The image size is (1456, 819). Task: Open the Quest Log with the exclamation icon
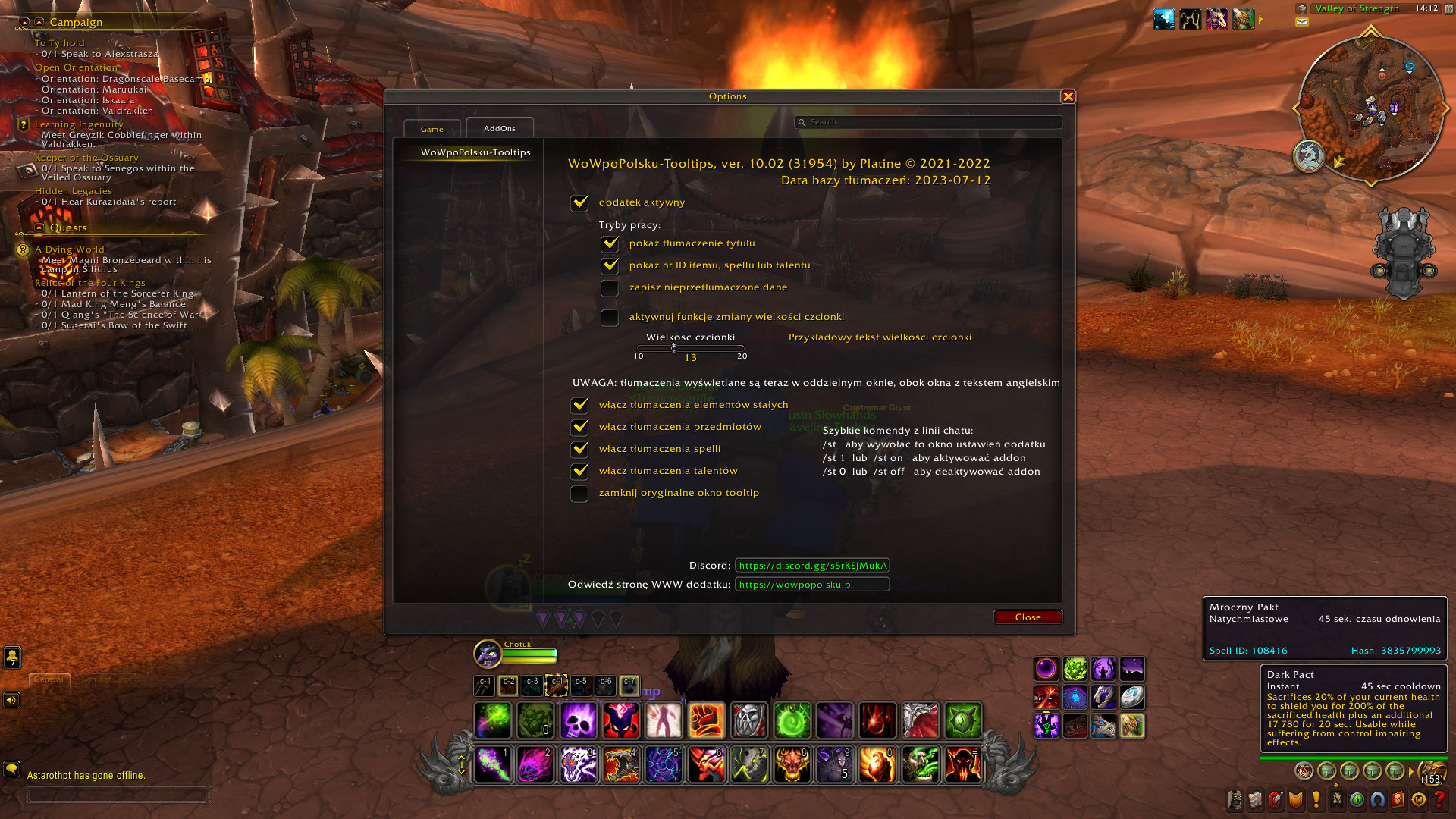point(1316,799)
